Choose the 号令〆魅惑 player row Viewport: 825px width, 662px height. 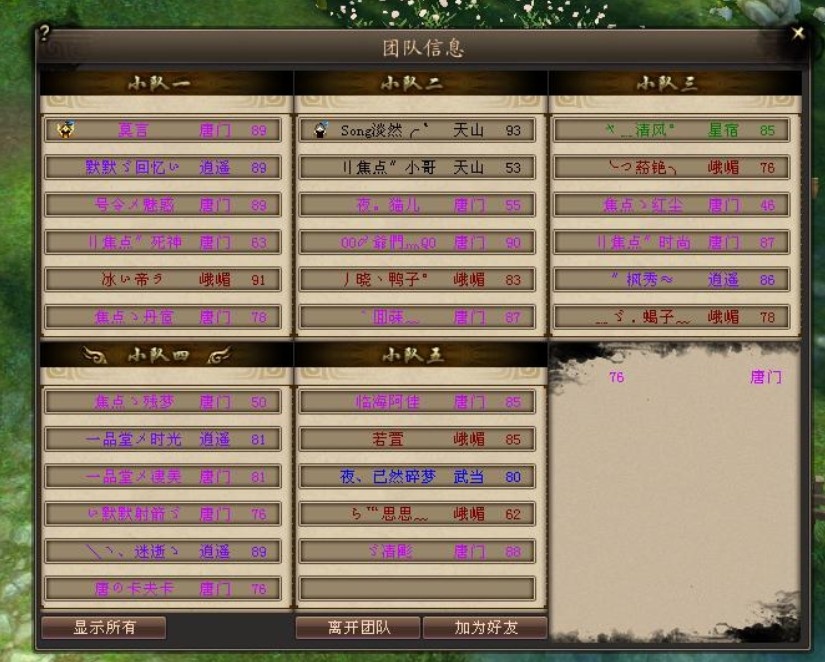tap(163, 205)
